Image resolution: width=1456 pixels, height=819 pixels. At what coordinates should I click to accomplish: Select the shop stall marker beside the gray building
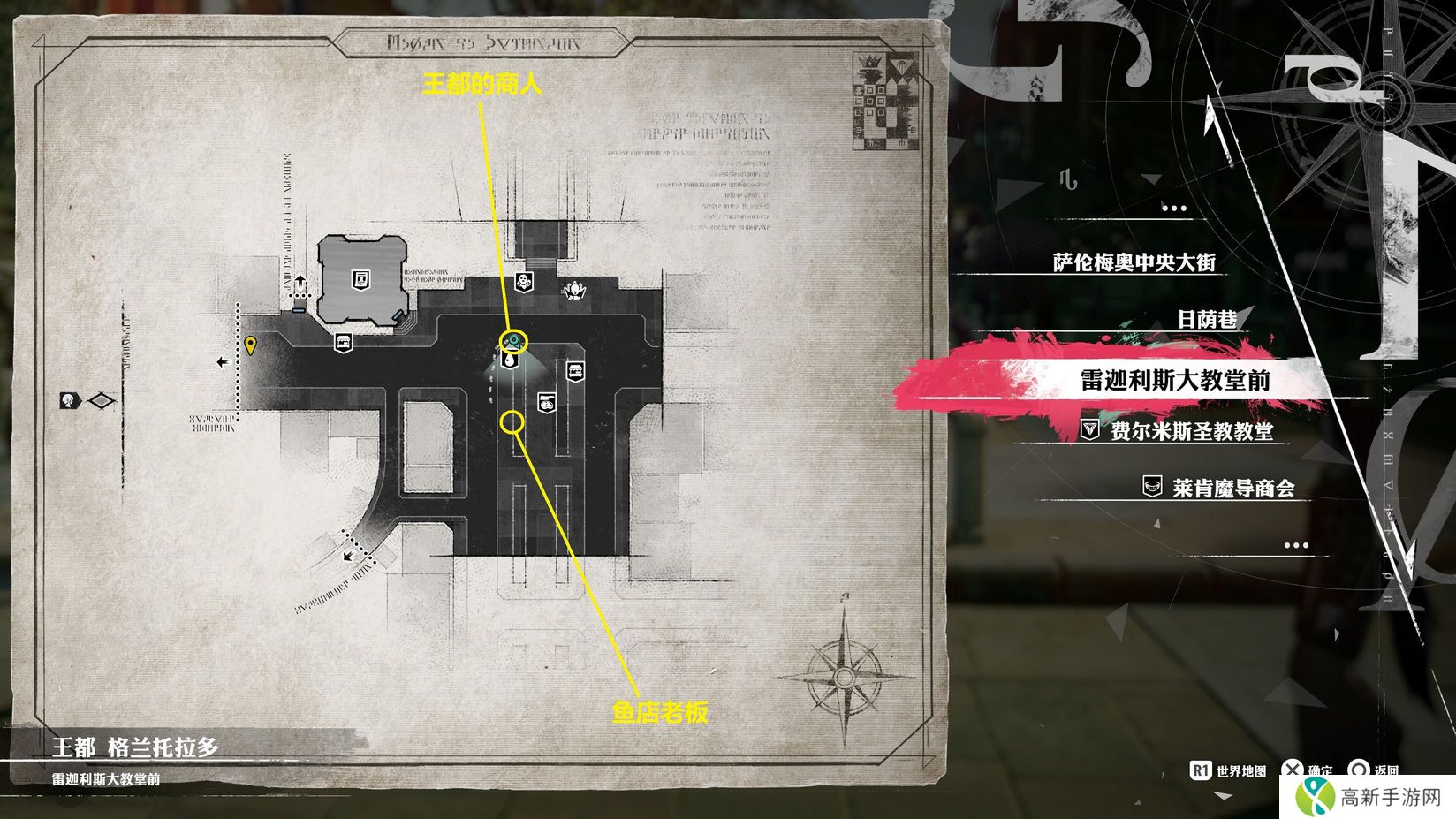(x=344, y=341)
